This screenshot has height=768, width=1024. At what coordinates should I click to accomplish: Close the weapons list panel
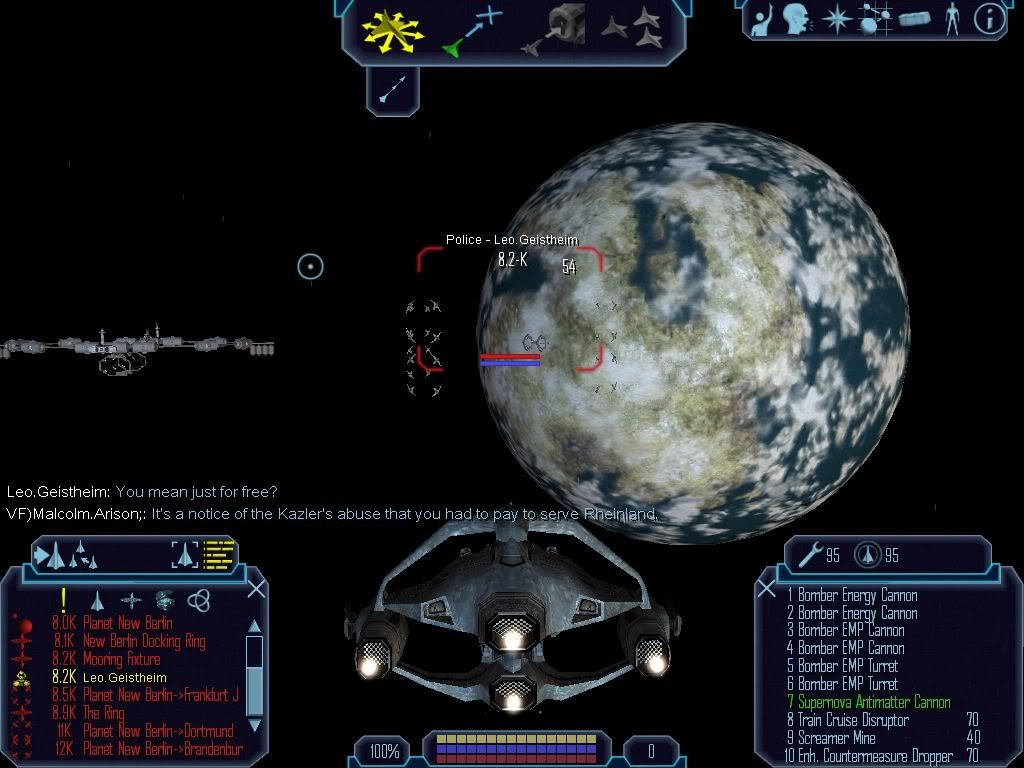click(767, 589)
